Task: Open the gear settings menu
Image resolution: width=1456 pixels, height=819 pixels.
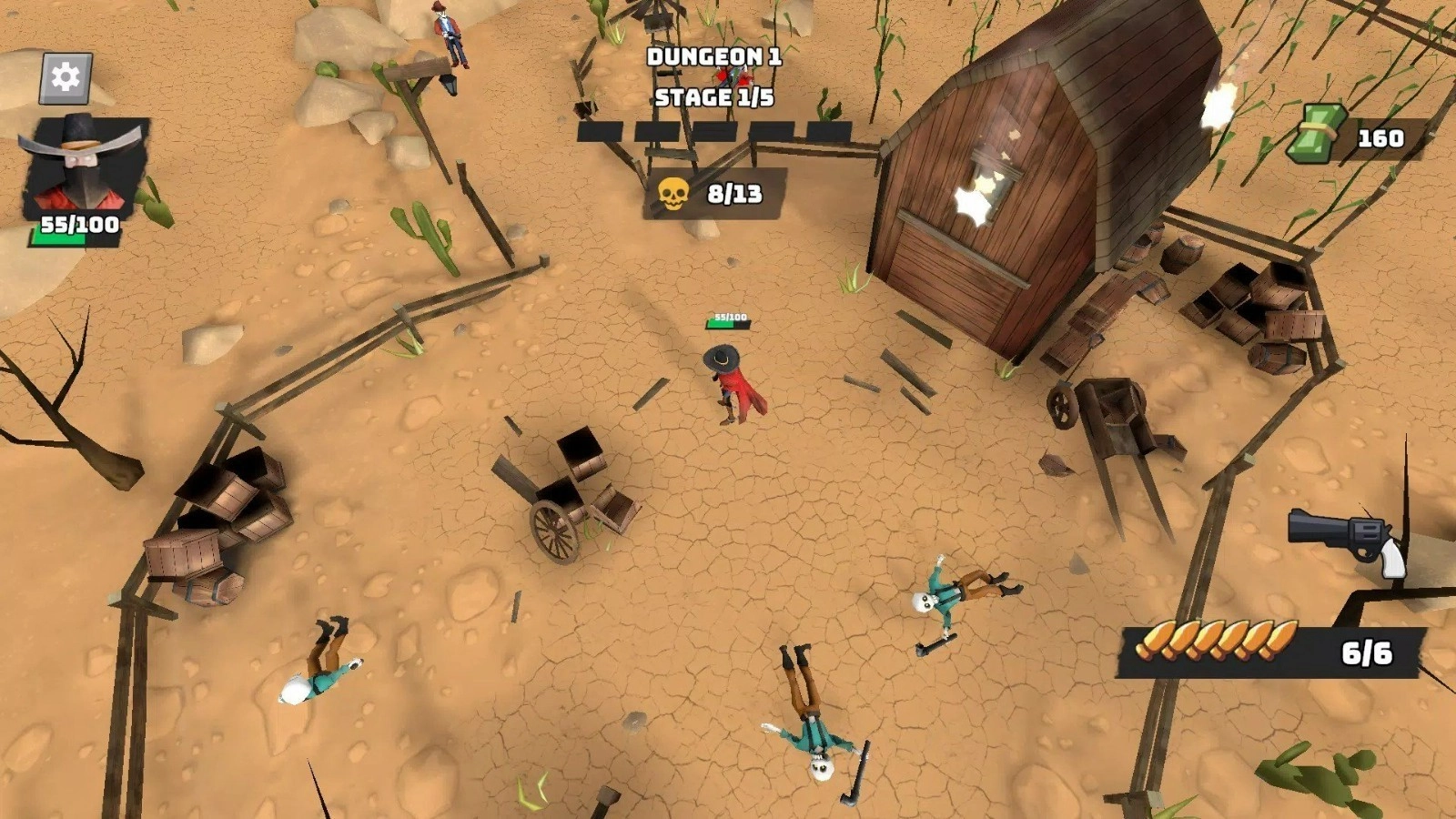Action: coord(66,77)
